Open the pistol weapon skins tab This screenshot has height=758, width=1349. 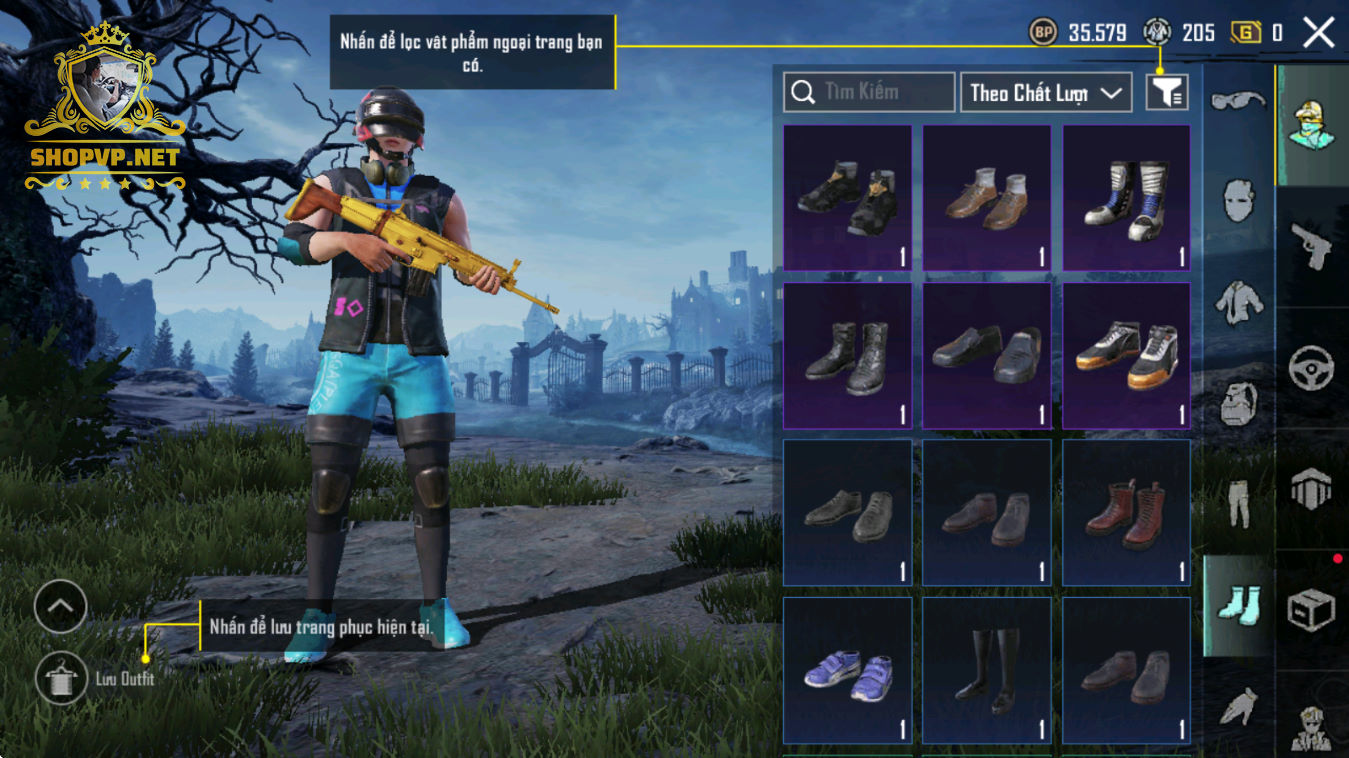[x=1311, y=246]
